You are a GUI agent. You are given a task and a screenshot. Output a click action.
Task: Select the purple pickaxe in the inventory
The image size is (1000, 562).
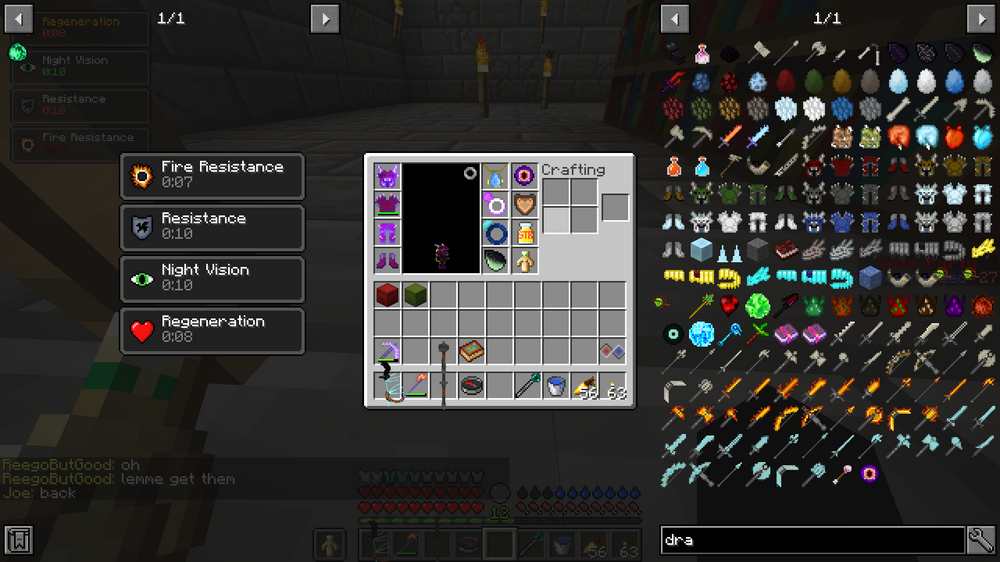click(x=387, y=351)
